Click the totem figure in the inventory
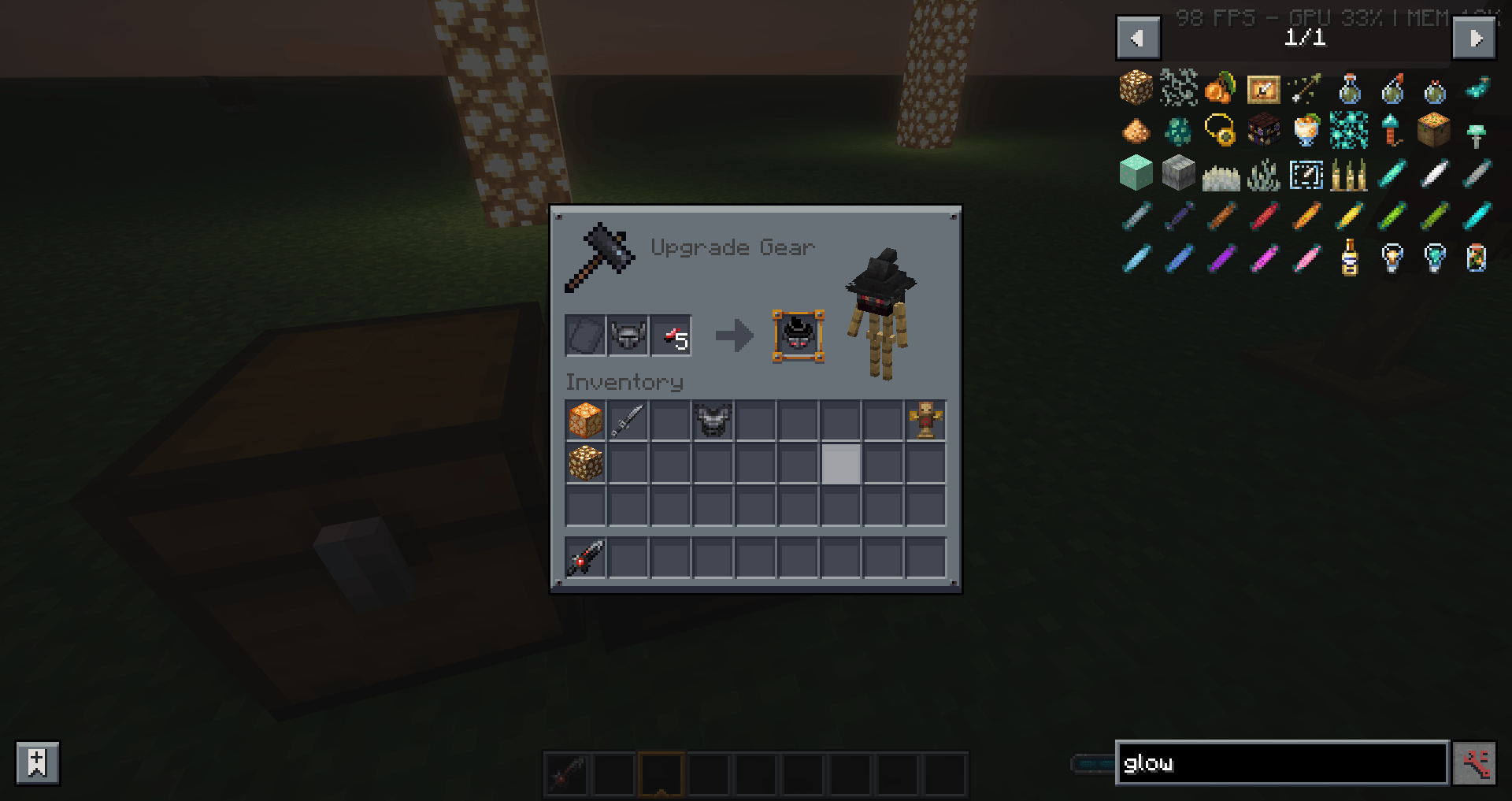Screen dimensions: 1512x801 pos(924,421)
